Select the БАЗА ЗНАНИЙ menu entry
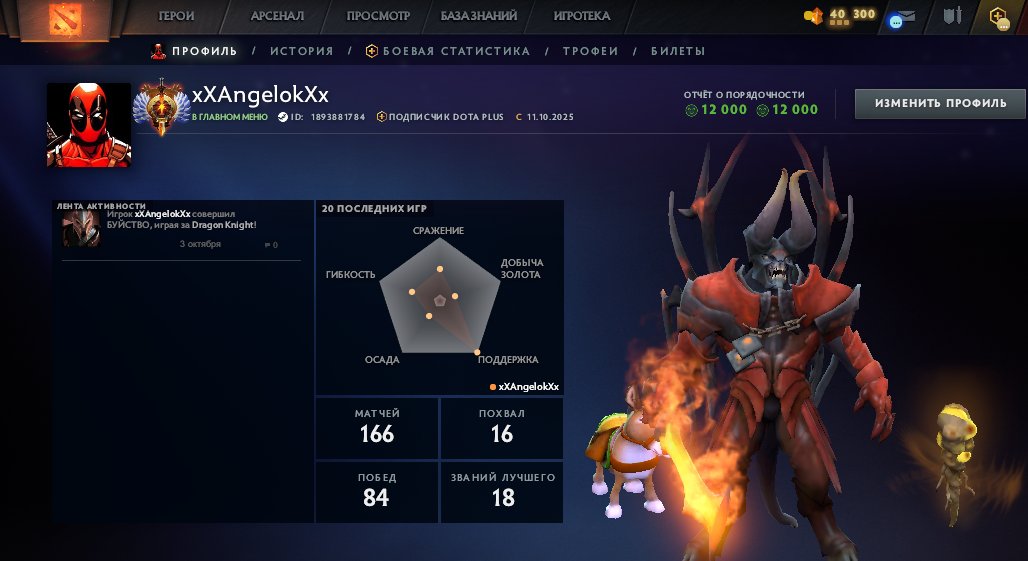This screenshot has width=1028, height=561. coord(479,16)
